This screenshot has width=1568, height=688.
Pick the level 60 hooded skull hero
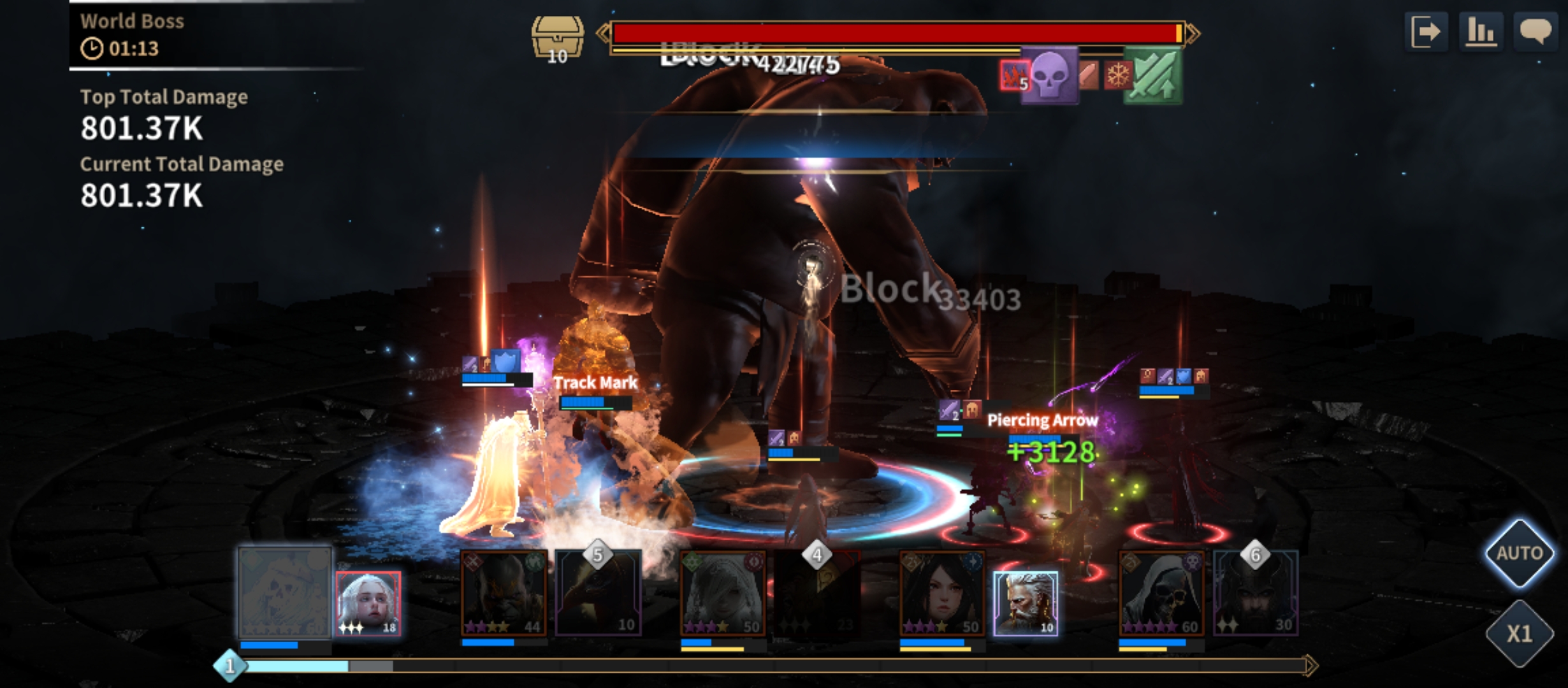1161,594
